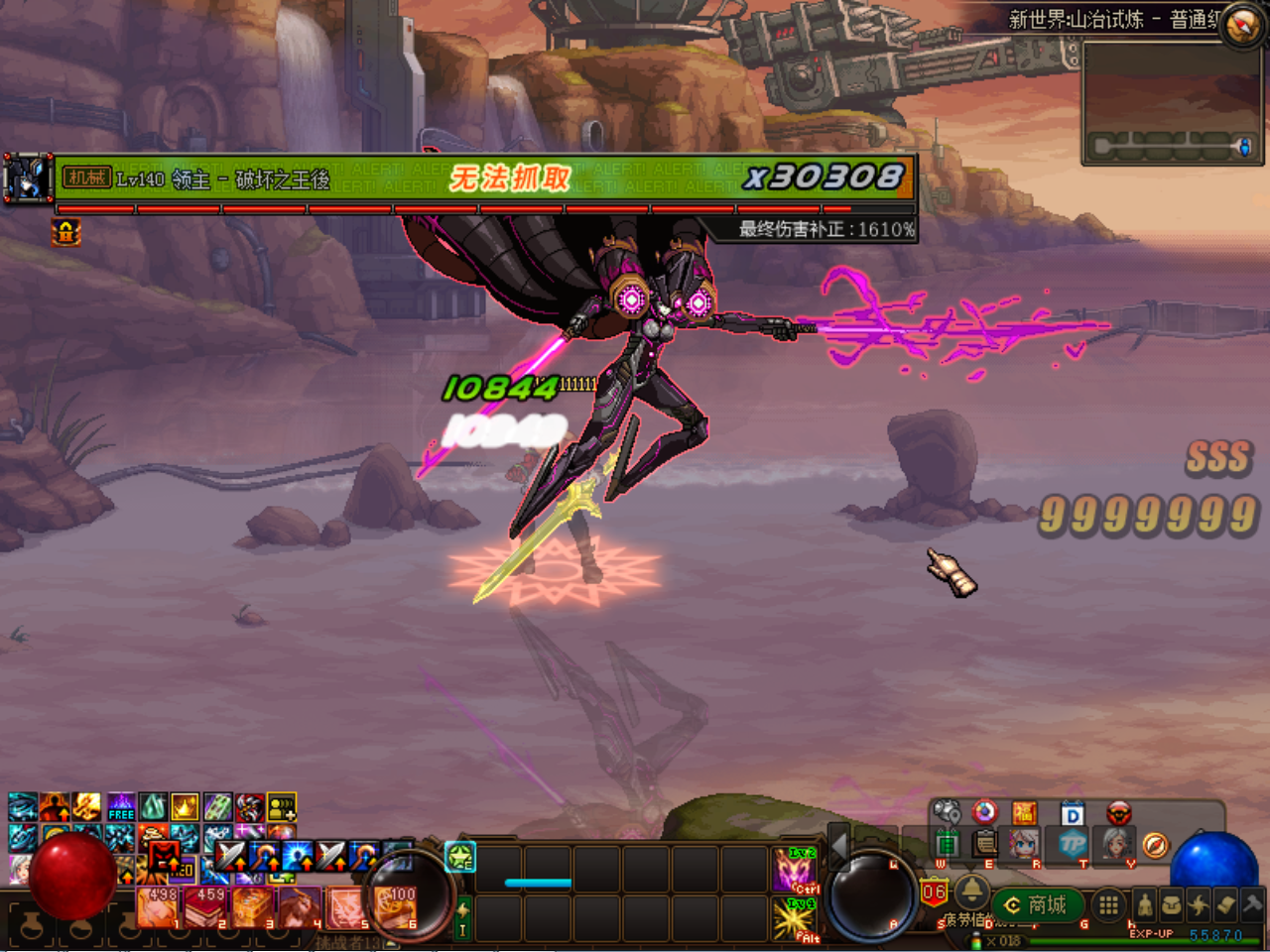Click the blue TP hexagon icon
1270x952 pixels.
[x=1073, y=845]
